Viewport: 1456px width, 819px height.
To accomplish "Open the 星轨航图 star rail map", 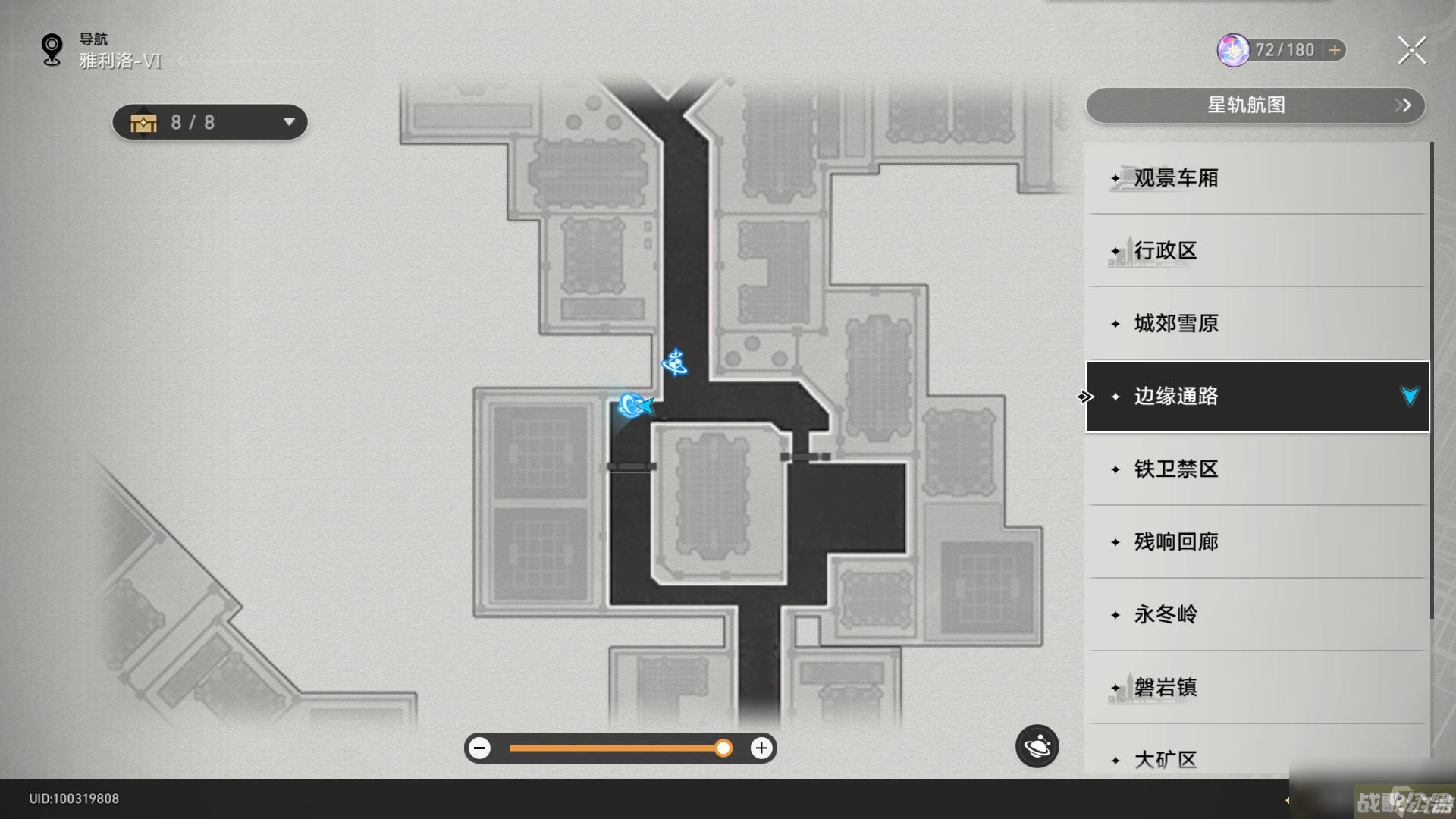I will coord(1255,105).
